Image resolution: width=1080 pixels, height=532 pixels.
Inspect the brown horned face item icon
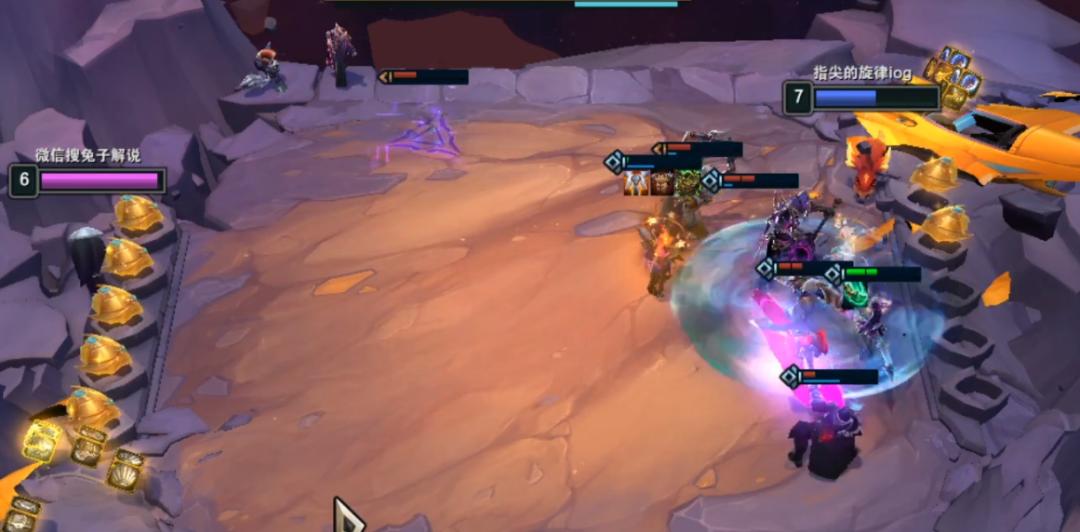[661, 184]
